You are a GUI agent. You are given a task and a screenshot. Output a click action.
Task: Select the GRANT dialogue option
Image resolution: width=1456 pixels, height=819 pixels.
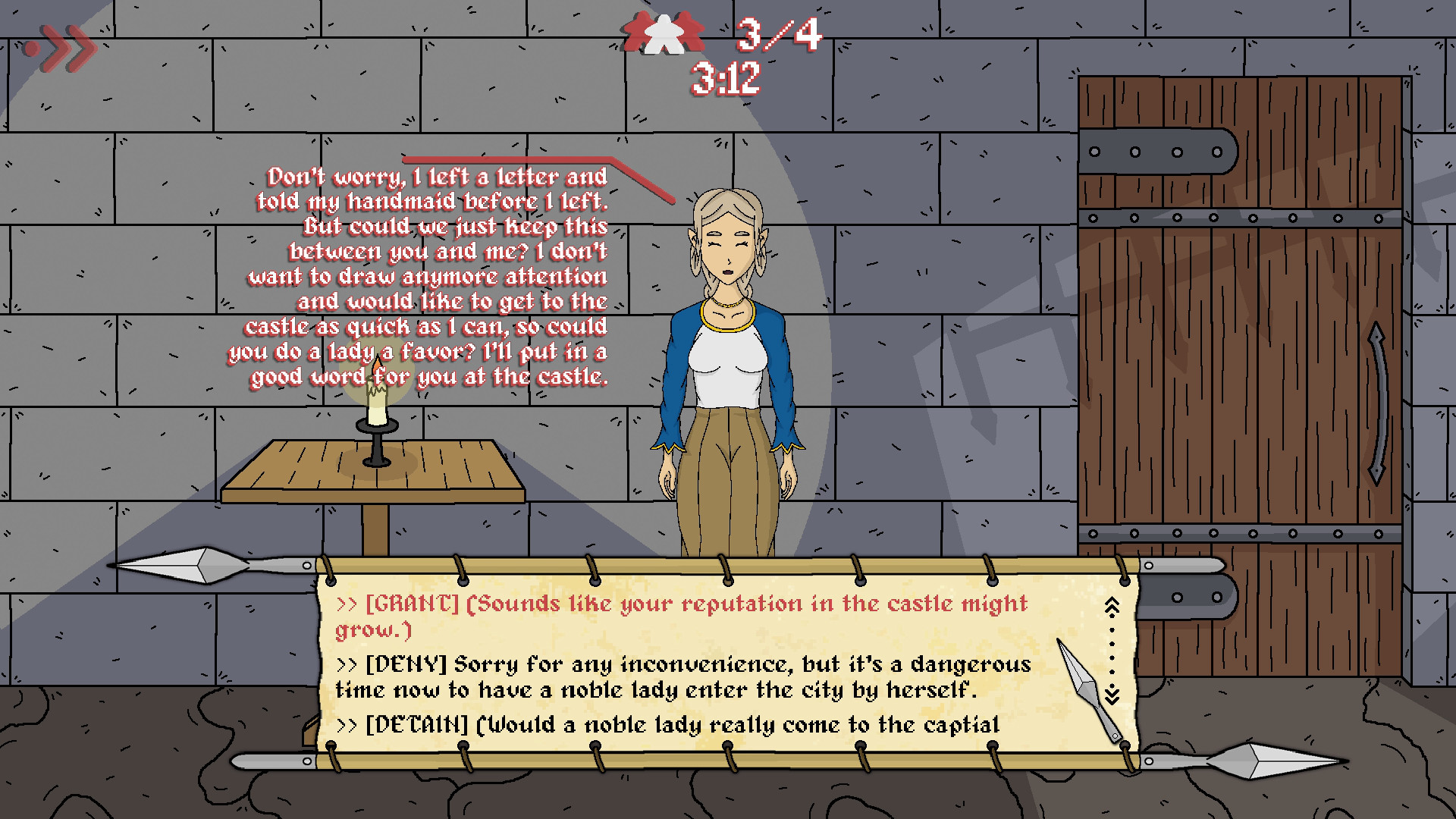682,614
